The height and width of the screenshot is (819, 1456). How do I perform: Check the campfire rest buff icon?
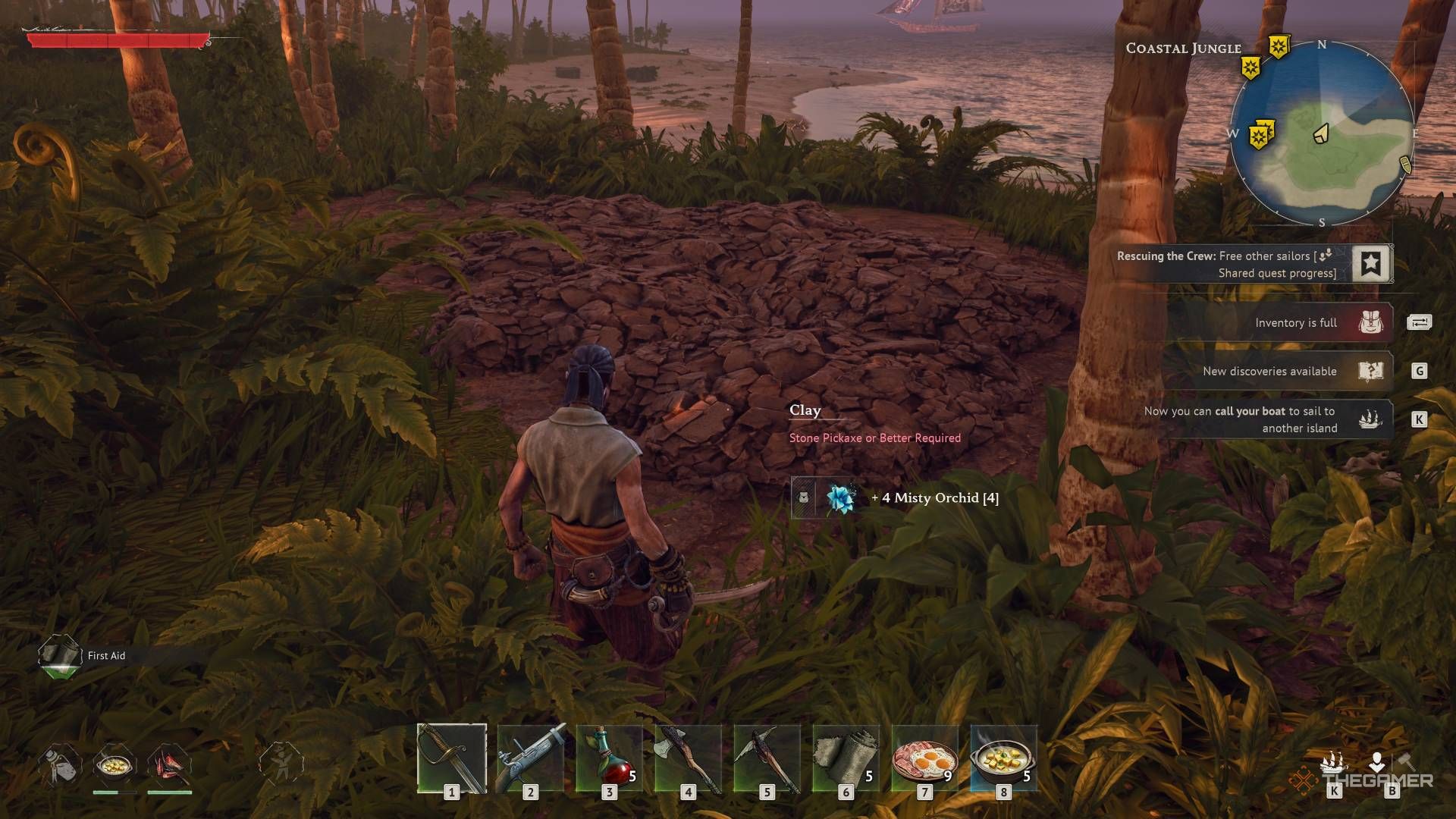click(169, 764)
